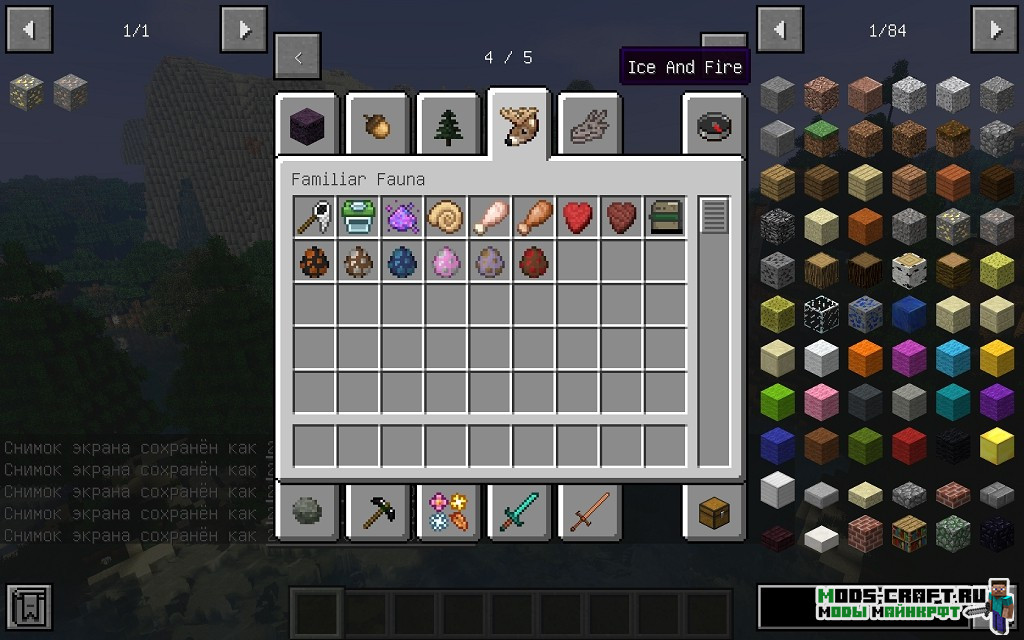Screen dimensions: 1024x640
Task: Click the item list next page arrow
Action: [x=996, y=30]
